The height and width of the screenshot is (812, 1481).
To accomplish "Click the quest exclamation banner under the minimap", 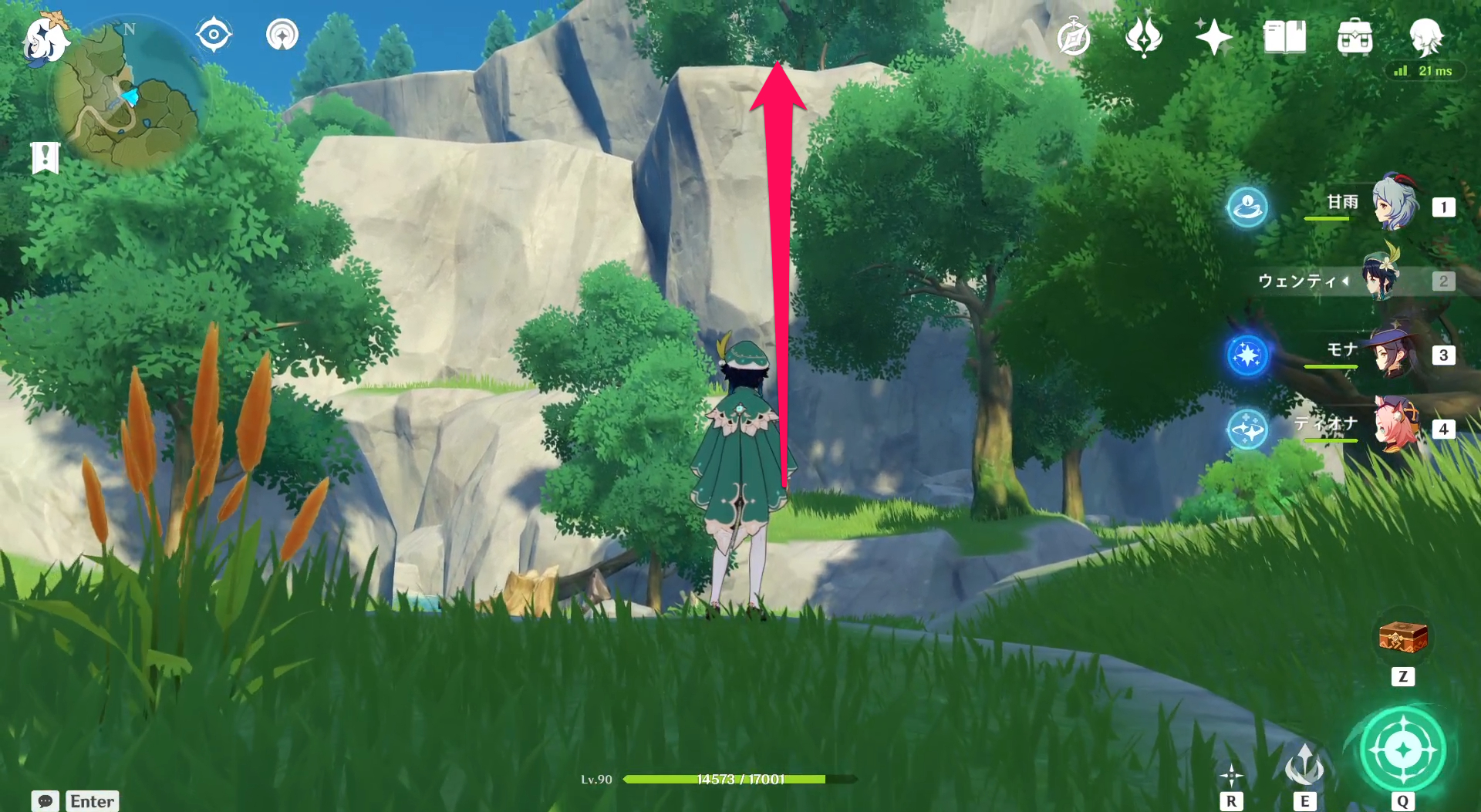I will click(46, 158).
